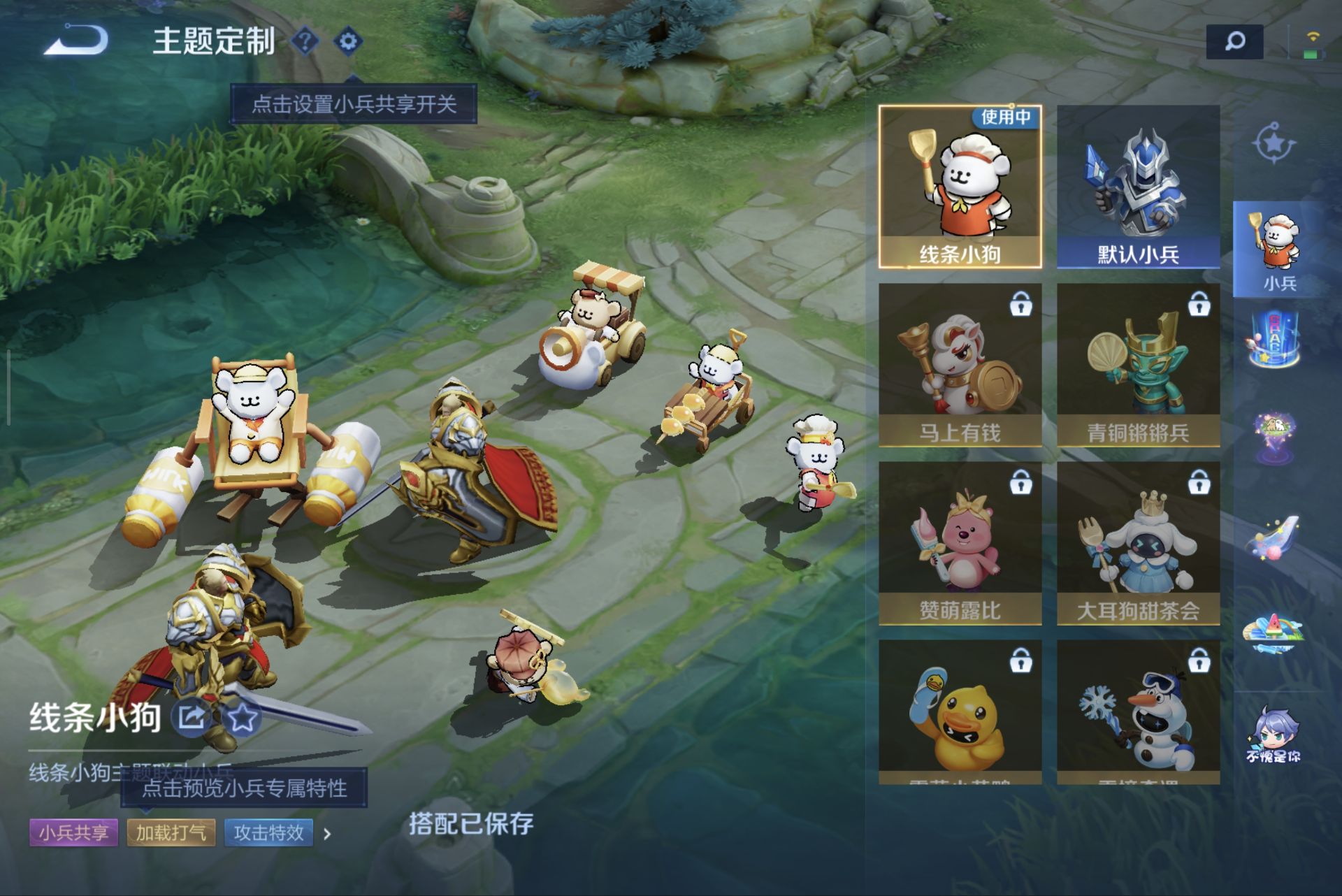Open the question mark help icon

pos(305,41)
